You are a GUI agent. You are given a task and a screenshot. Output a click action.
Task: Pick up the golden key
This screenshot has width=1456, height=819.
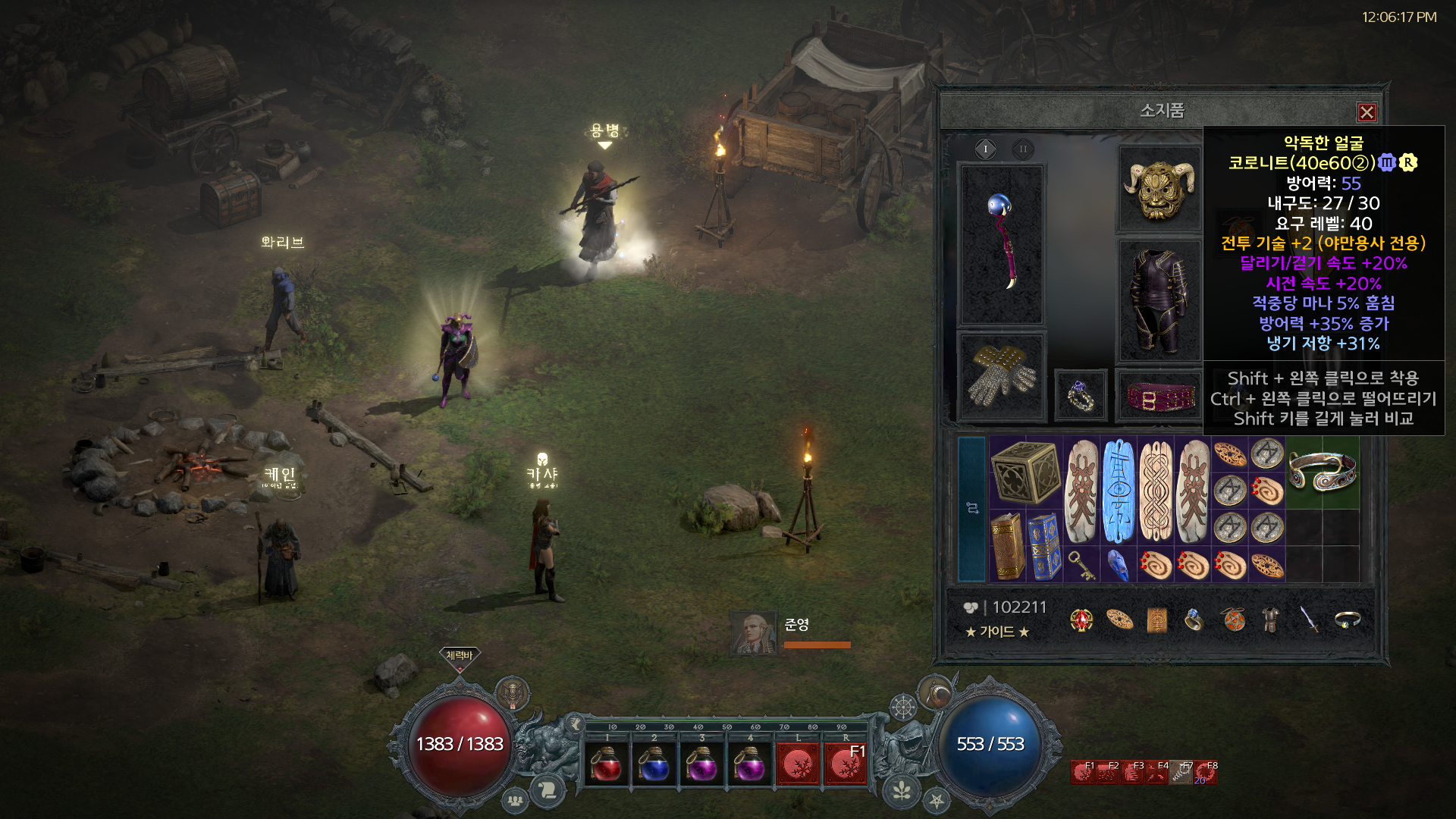click(1081, 565)
